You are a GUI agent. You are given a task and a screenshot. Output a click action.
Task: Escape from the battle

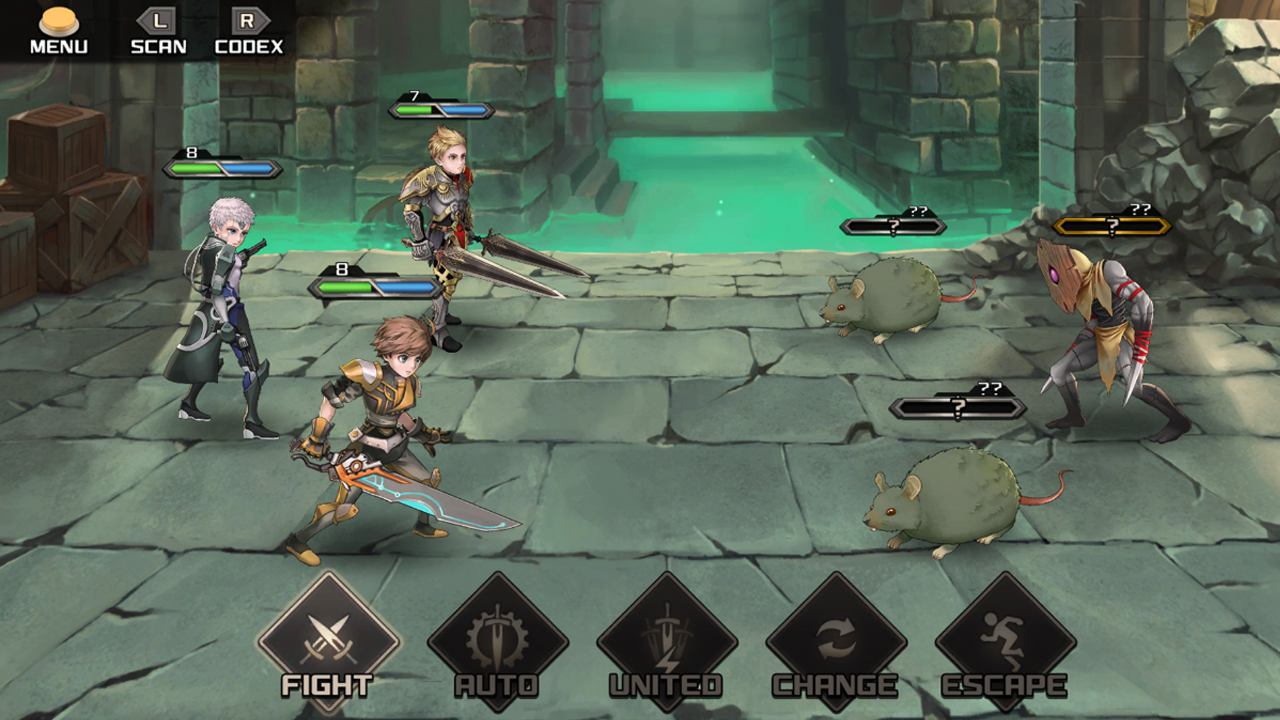pyautogui.click(x=1005, y=640)
